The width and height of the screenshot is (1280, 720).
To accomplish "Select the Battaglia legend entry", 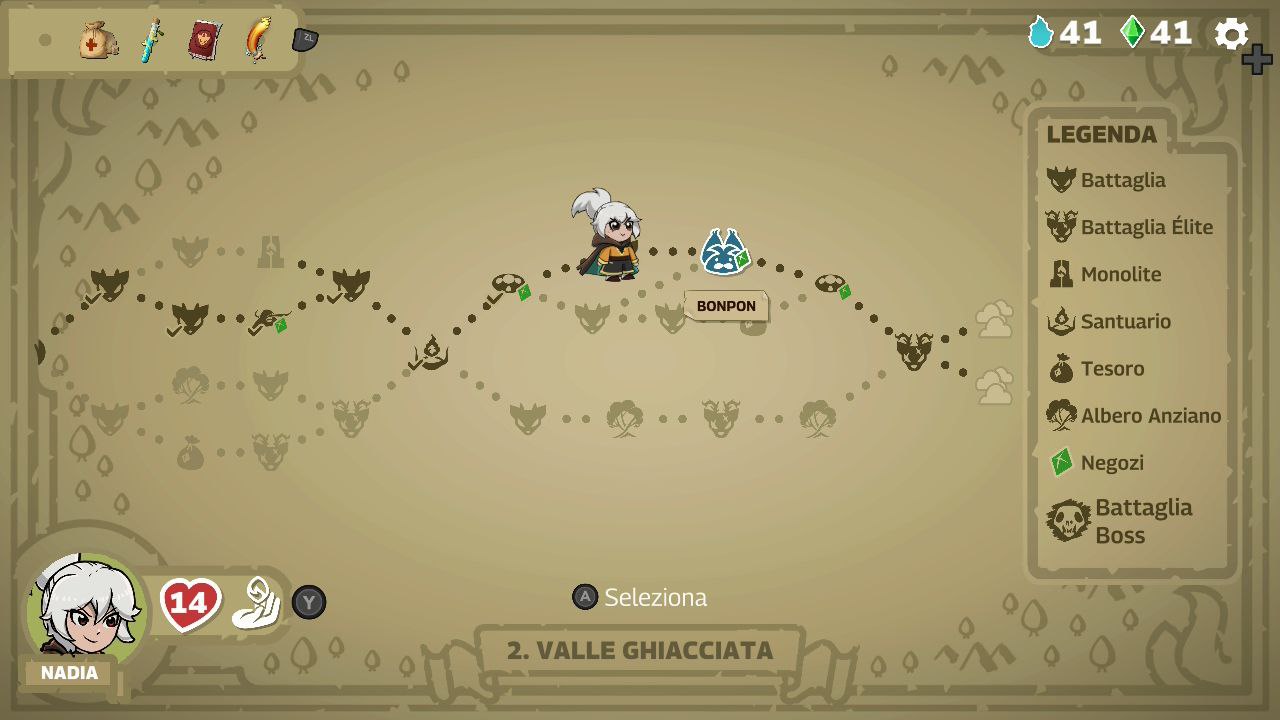I will coord(1122,180).
